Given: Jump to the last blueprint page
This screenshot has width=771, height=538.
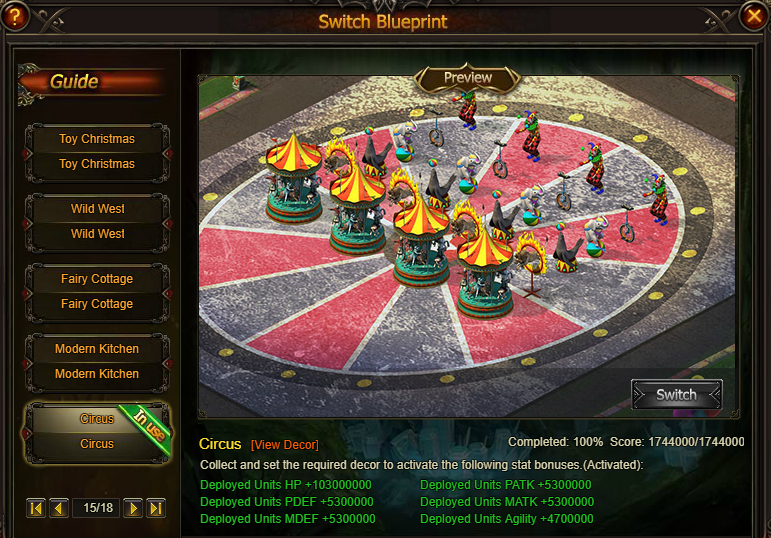Looking at the screenshot, I should click(155, 508).
